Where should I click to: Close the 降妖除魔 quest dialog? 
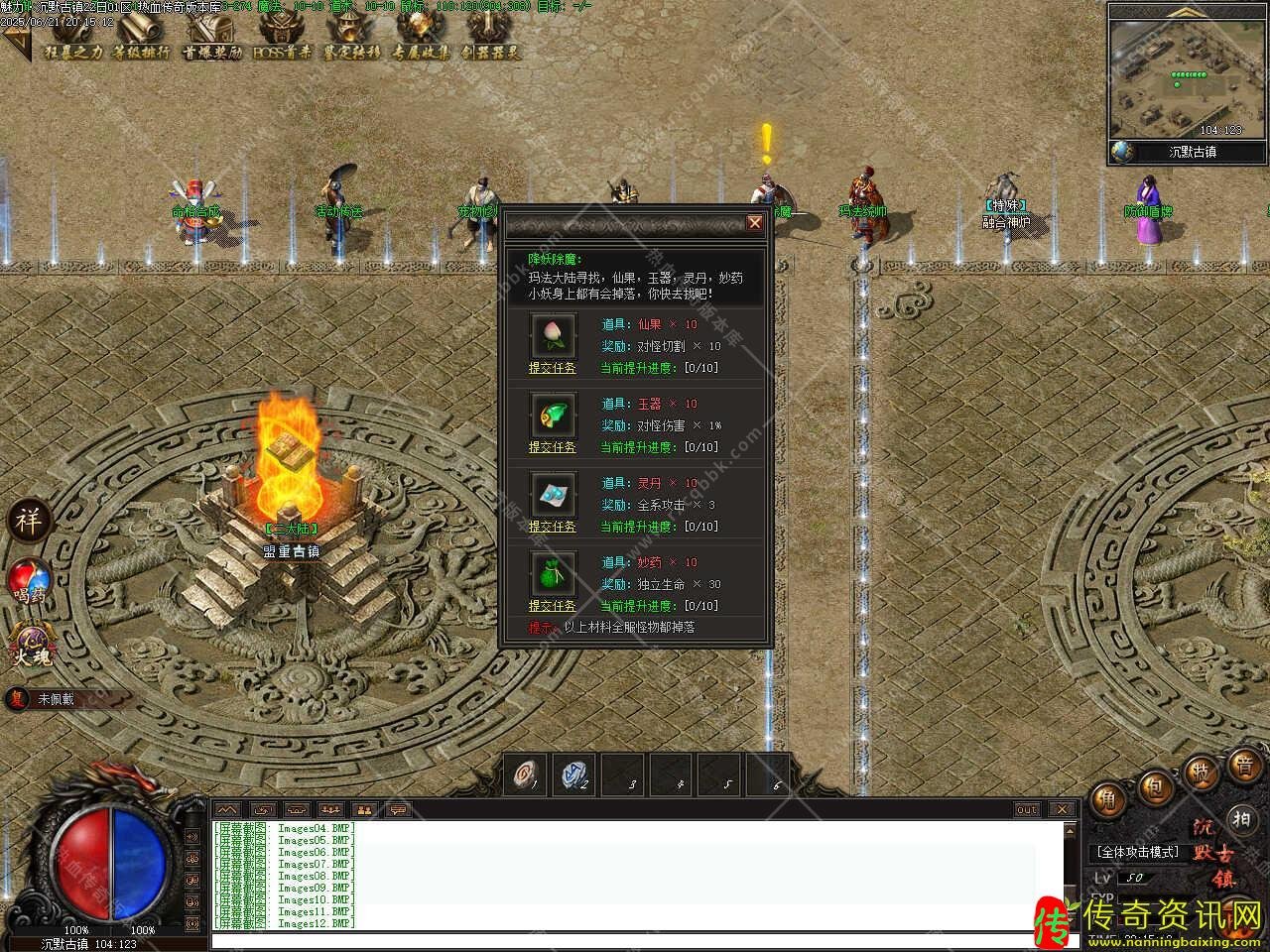pyautogui.click(x=755, y=223)
